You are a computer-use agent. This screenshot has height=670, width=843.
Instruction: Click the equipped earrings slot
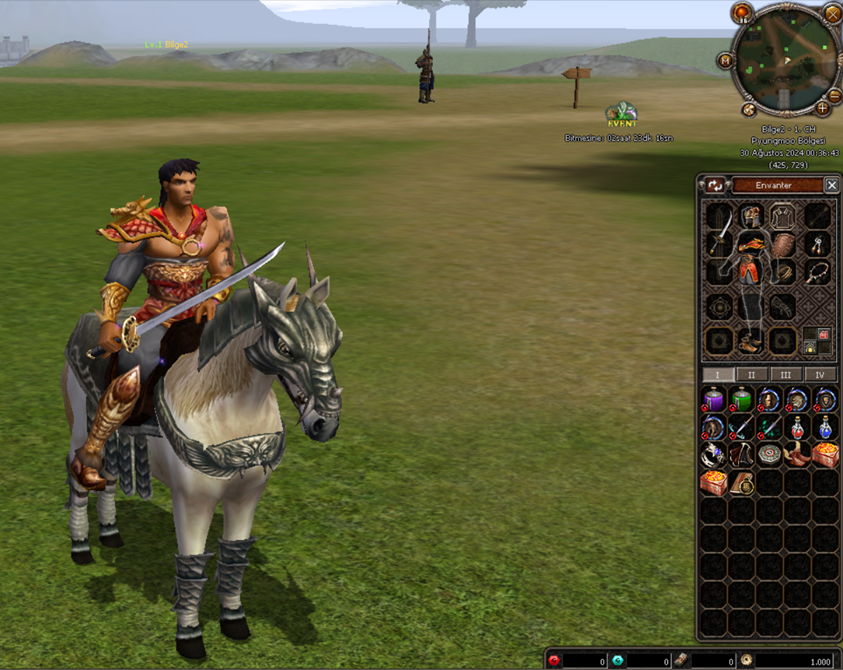pyautogui.click(x=818, y=244)
